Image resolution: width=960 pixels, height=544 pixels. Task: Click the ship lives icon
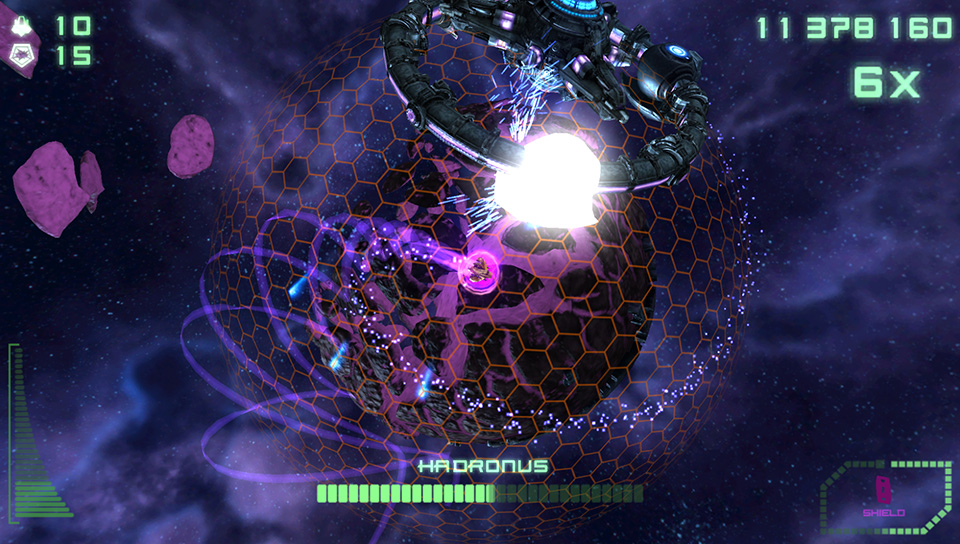pos(22,25)
